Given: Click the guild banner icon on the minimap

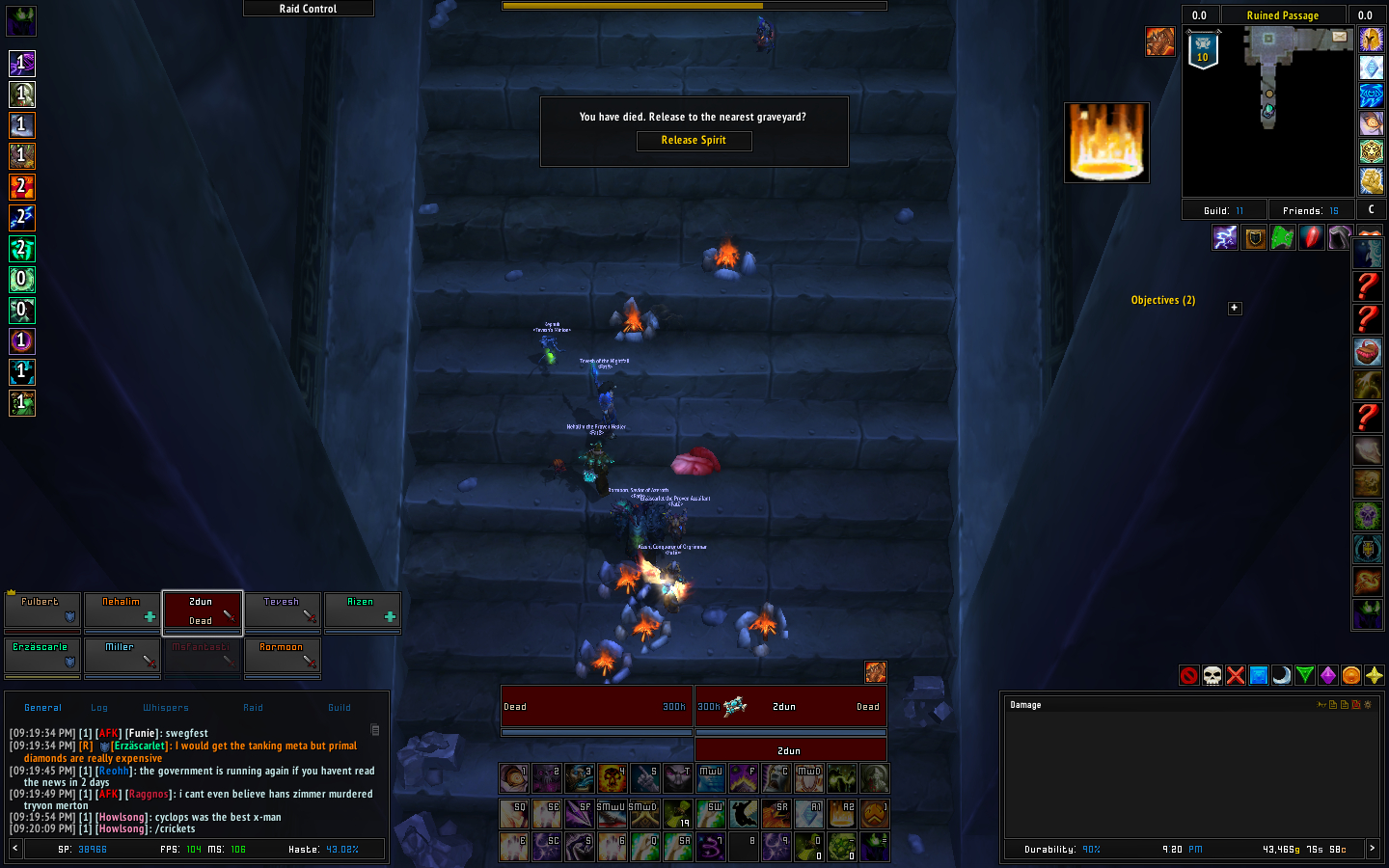Looking at the screenshot, I should point(1203,50).
